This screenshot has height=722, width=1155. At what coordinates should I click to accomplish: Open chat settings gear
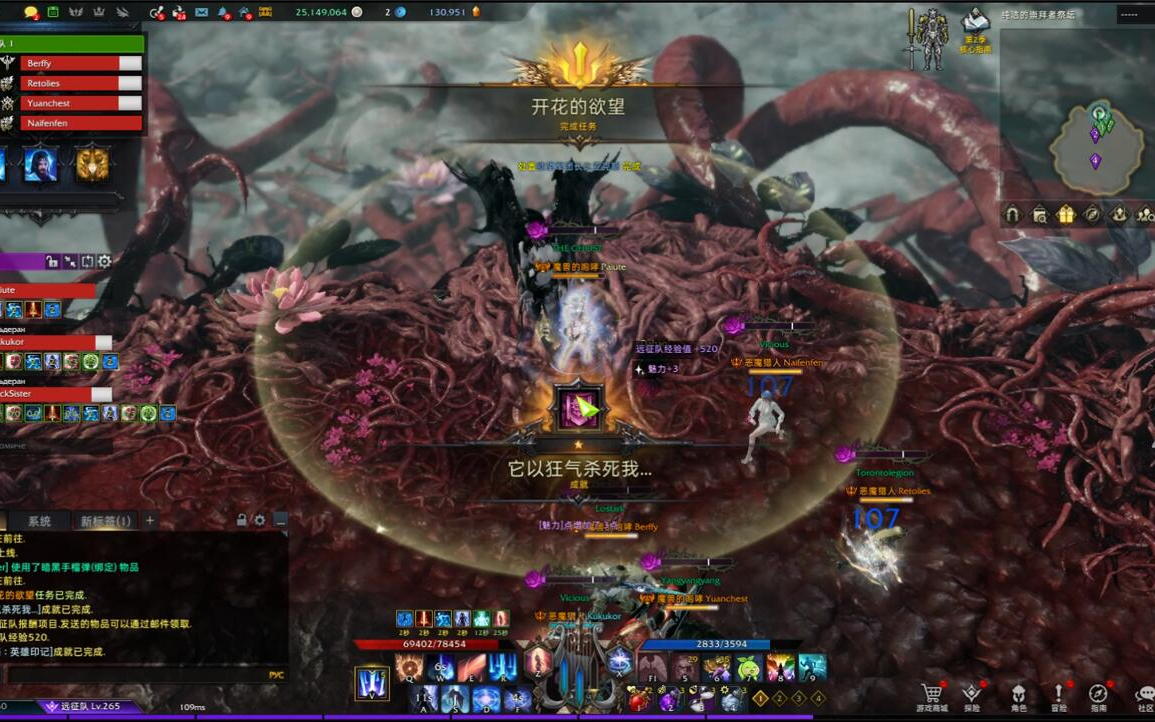point(260,520)
